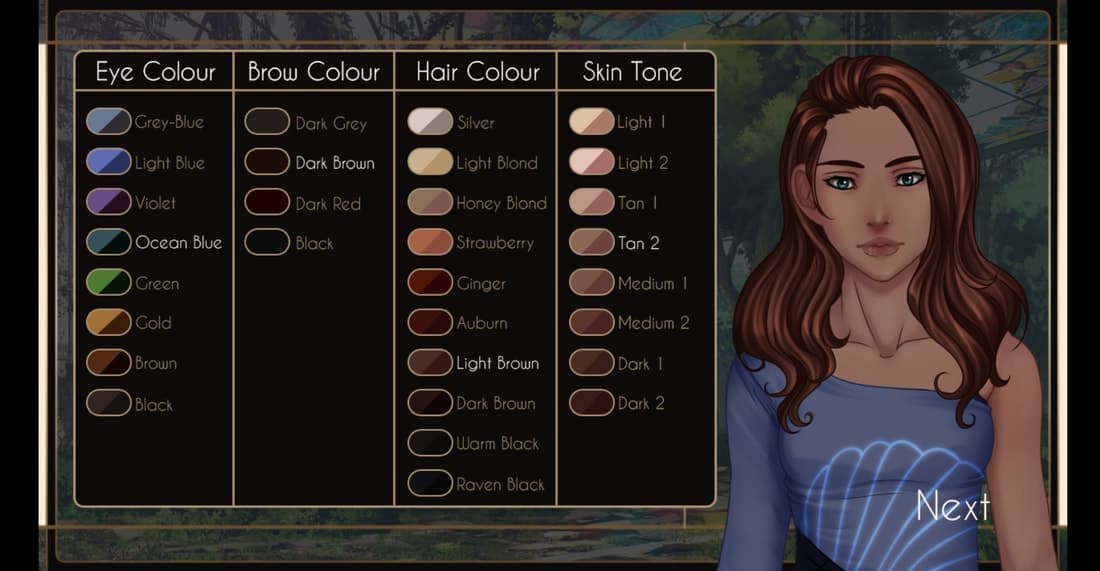This screenshot has width=1100, height=571.
Task: Pick the Tan 1 skin tone
Action: [591, 202]
